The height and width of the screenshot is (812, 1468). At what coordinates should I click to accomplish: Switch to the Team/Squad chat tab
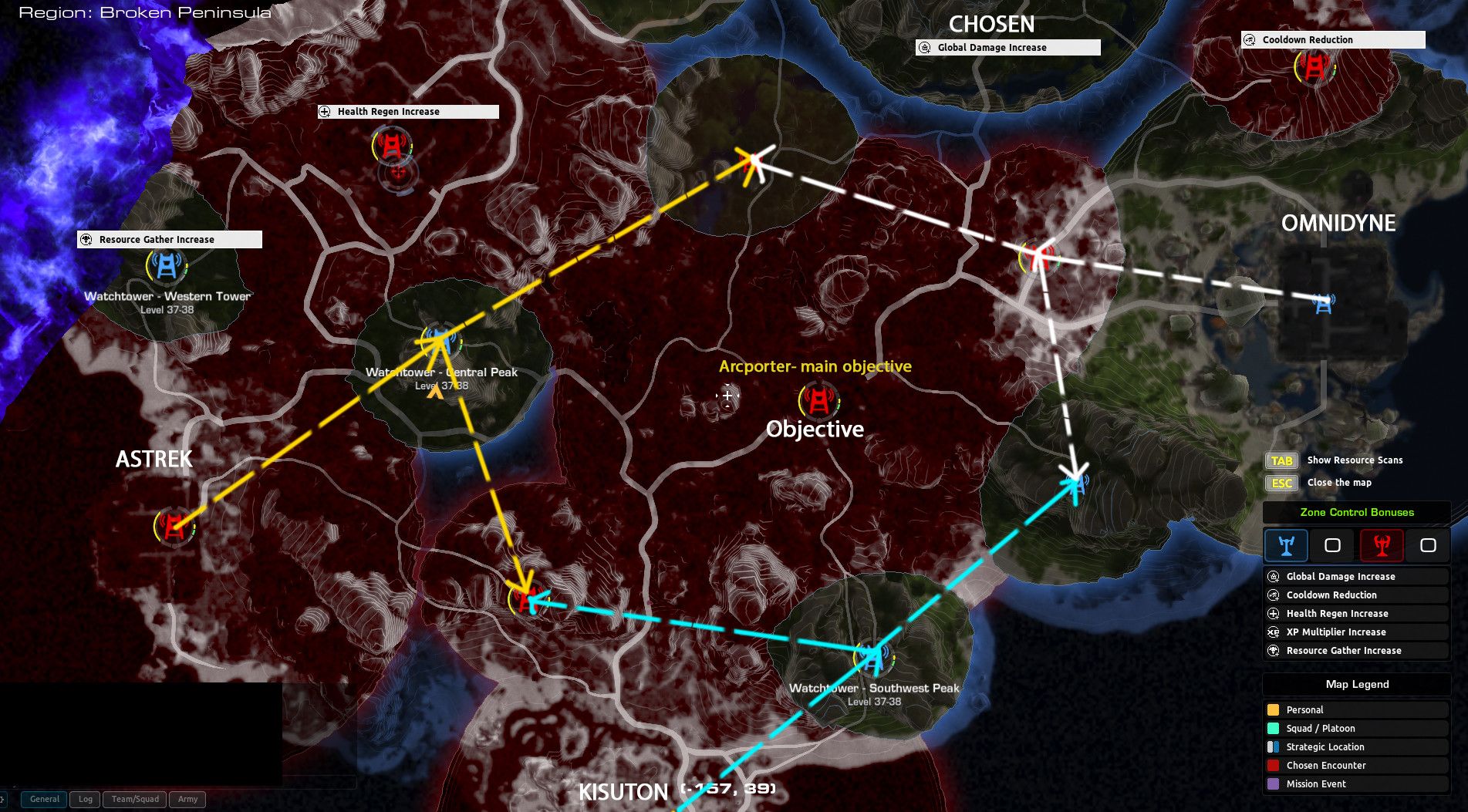pos(135,800)
